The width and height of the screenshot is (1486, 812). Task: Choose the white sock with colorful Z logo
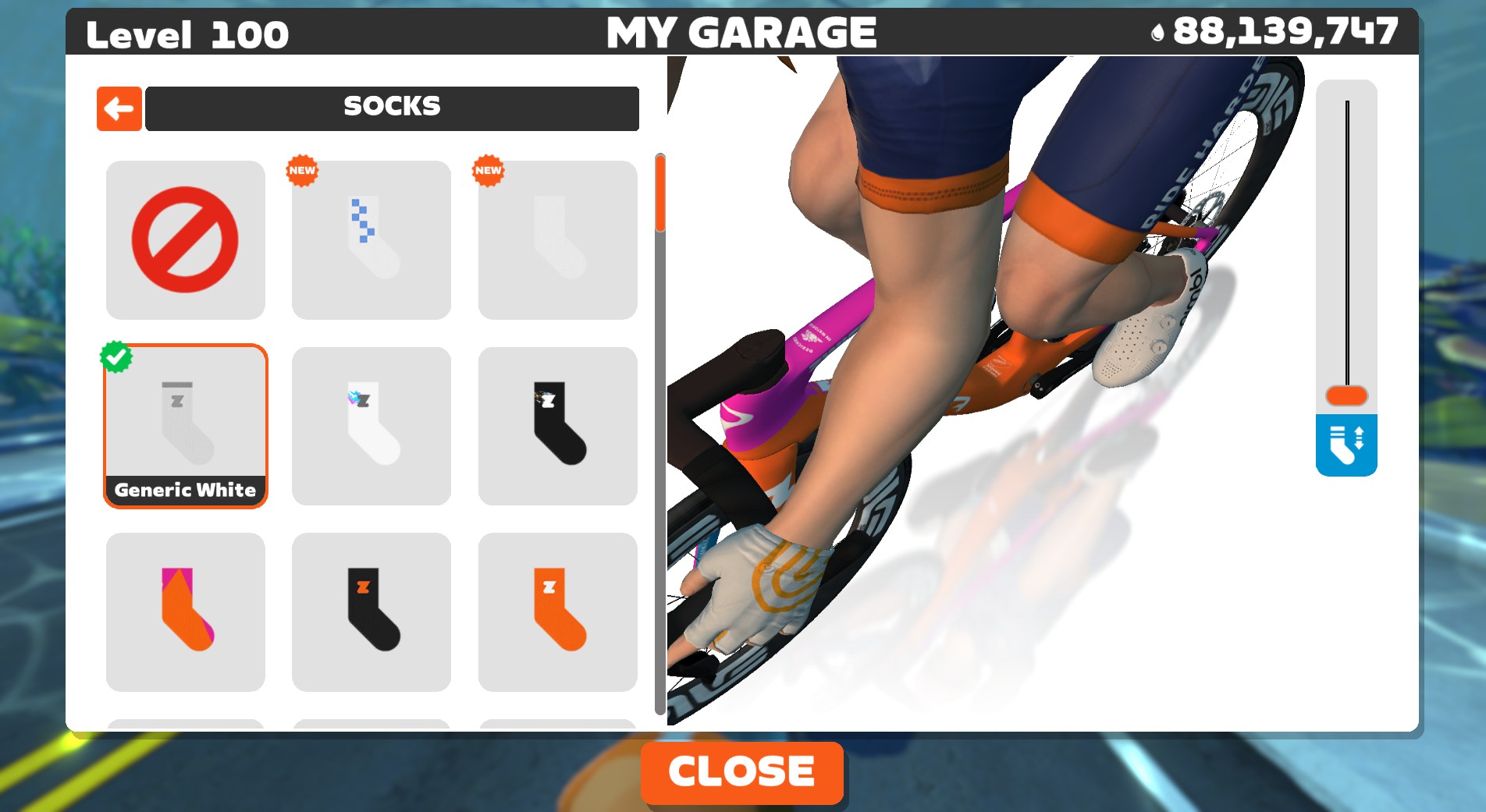click(x=371, y=426)
